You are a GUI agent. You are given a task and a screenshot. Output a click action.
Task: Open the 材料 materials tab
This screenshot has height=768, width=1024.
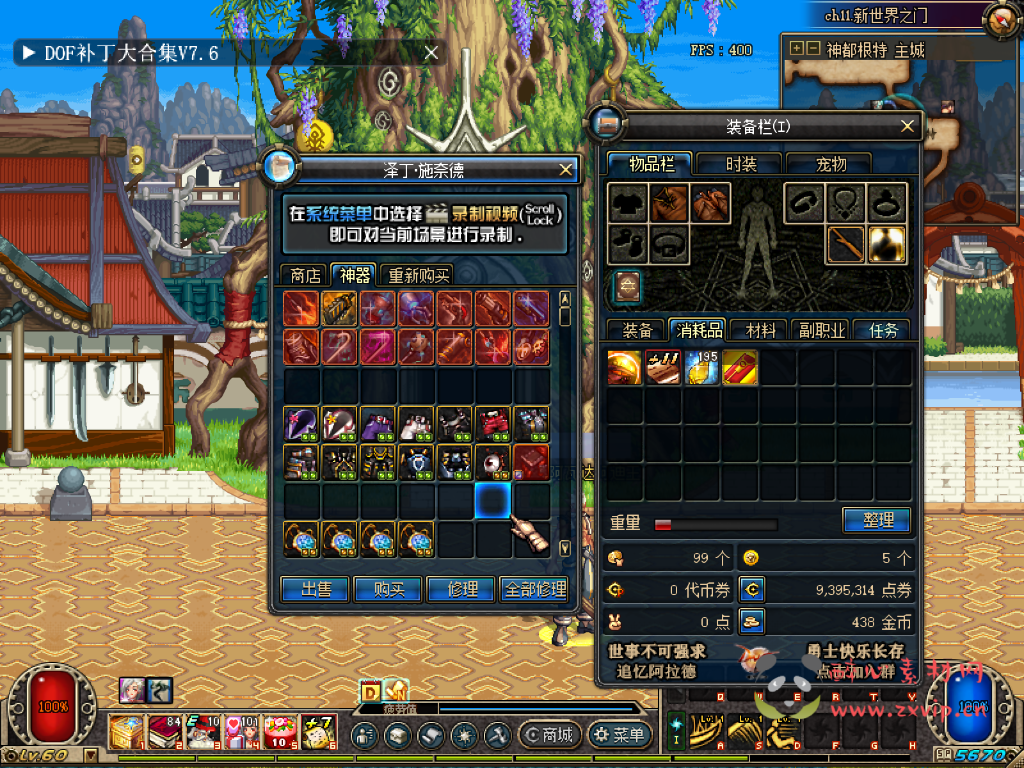tap(760, 330)
